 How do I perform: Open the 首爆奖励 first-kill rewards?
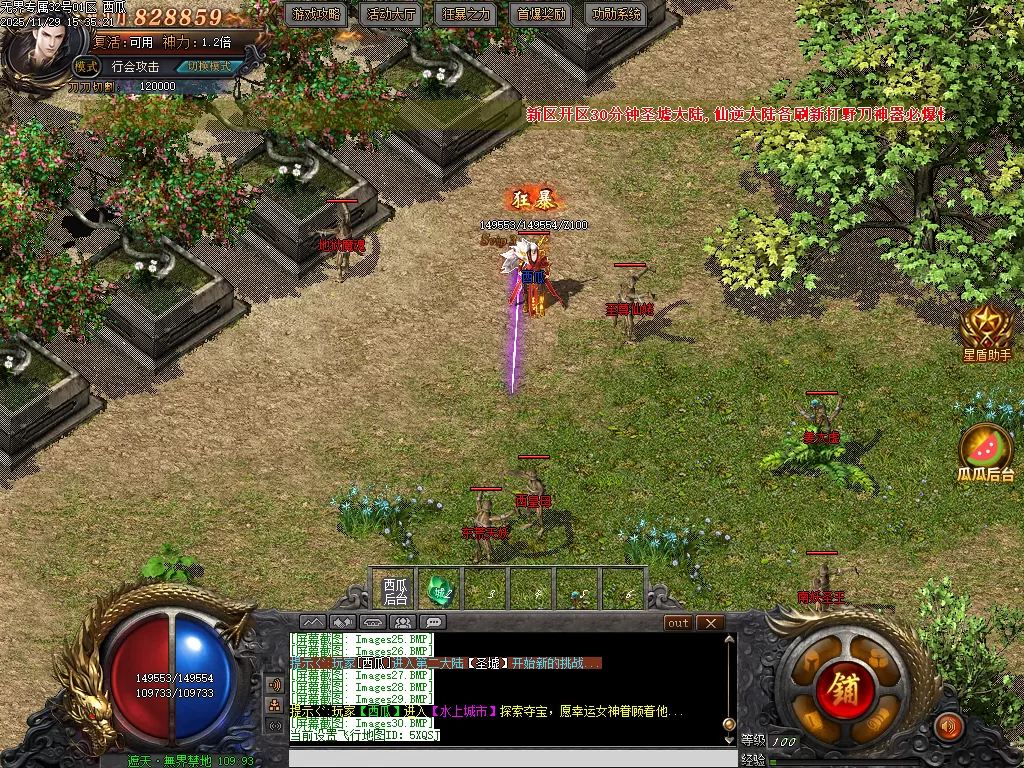(x=542, y=15)
